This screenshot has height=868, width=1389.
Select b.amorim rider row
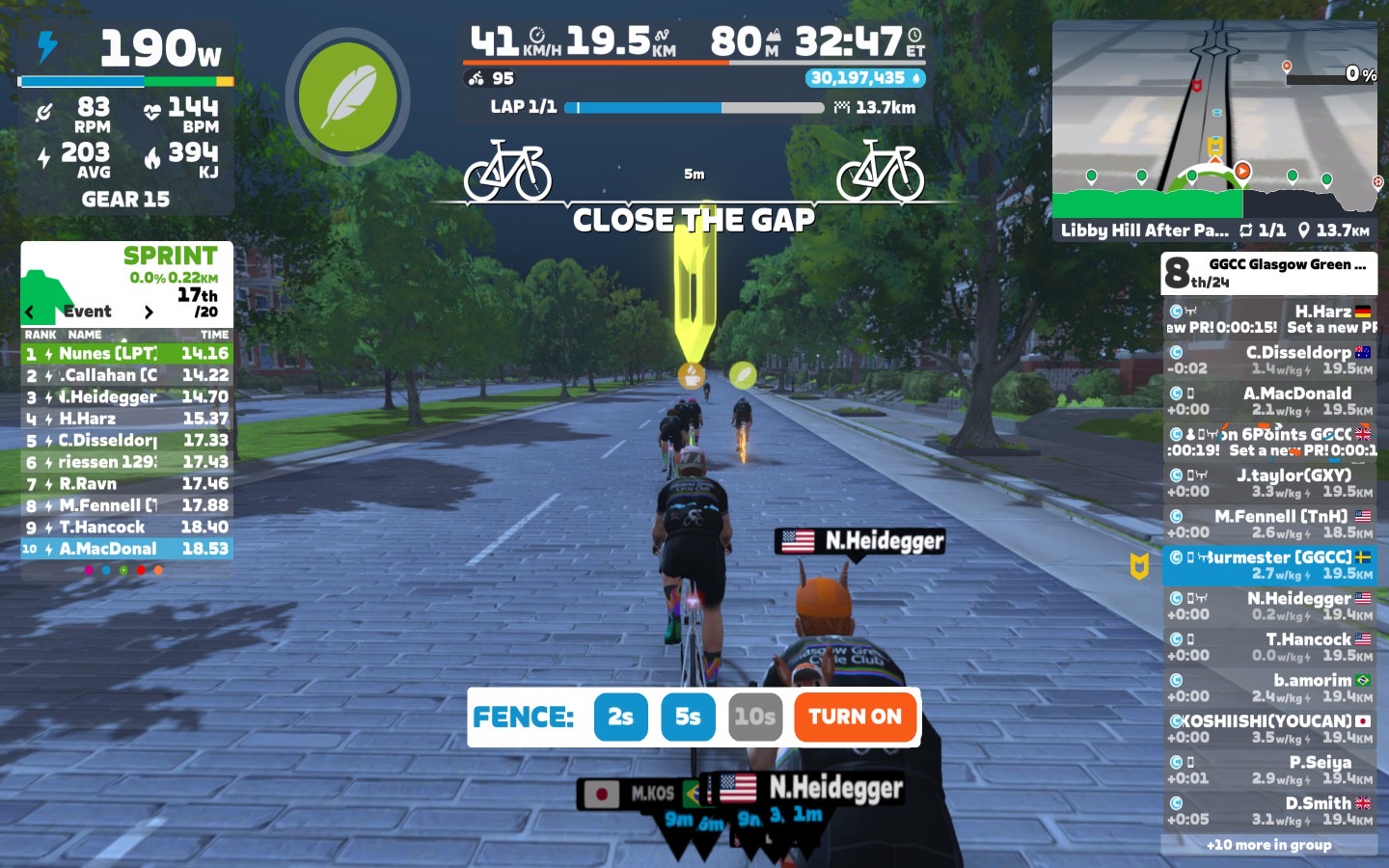click(x=1269, y=688)
